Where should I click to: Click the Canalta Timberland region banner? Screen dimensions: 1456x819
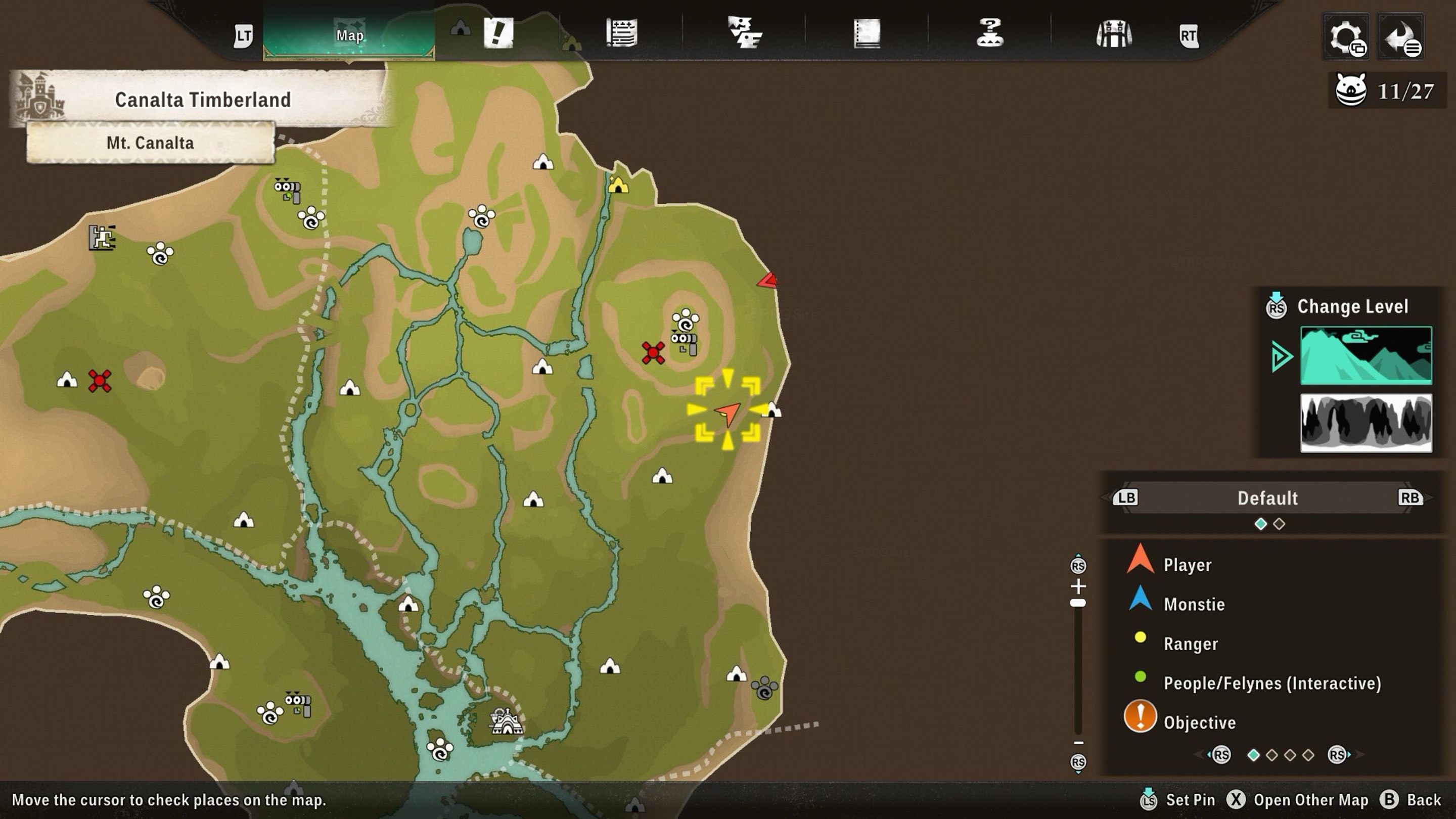(x=202, y=100)
